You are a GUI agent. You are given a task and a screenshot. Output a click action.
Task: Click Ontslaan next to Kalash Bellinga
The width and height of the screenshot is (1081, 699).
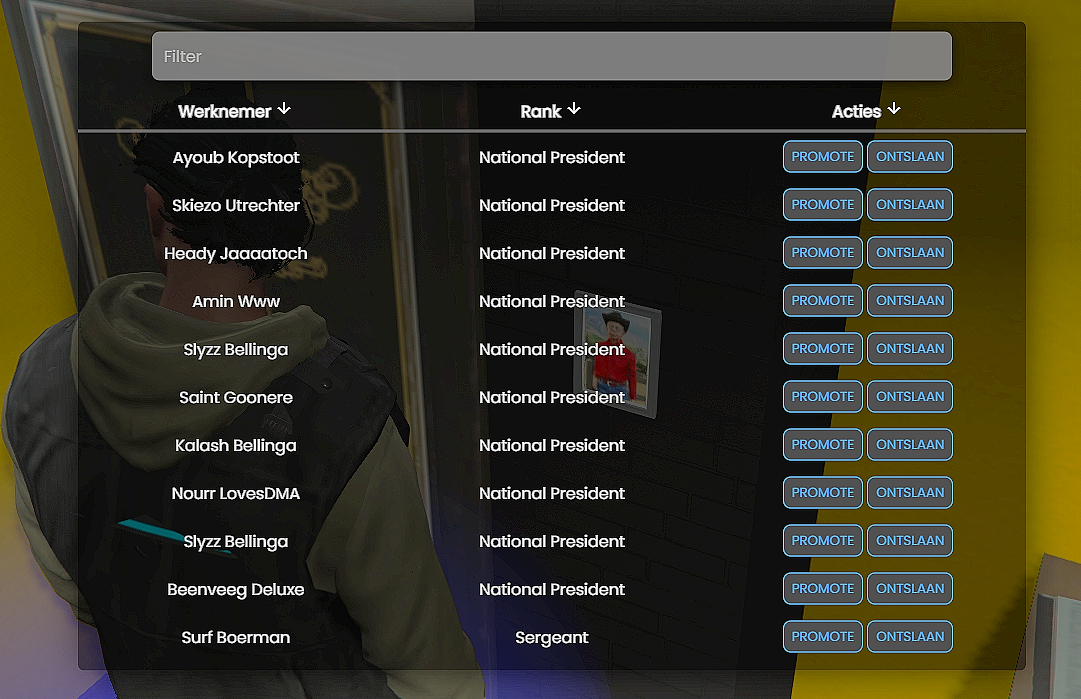coord(909,445)
